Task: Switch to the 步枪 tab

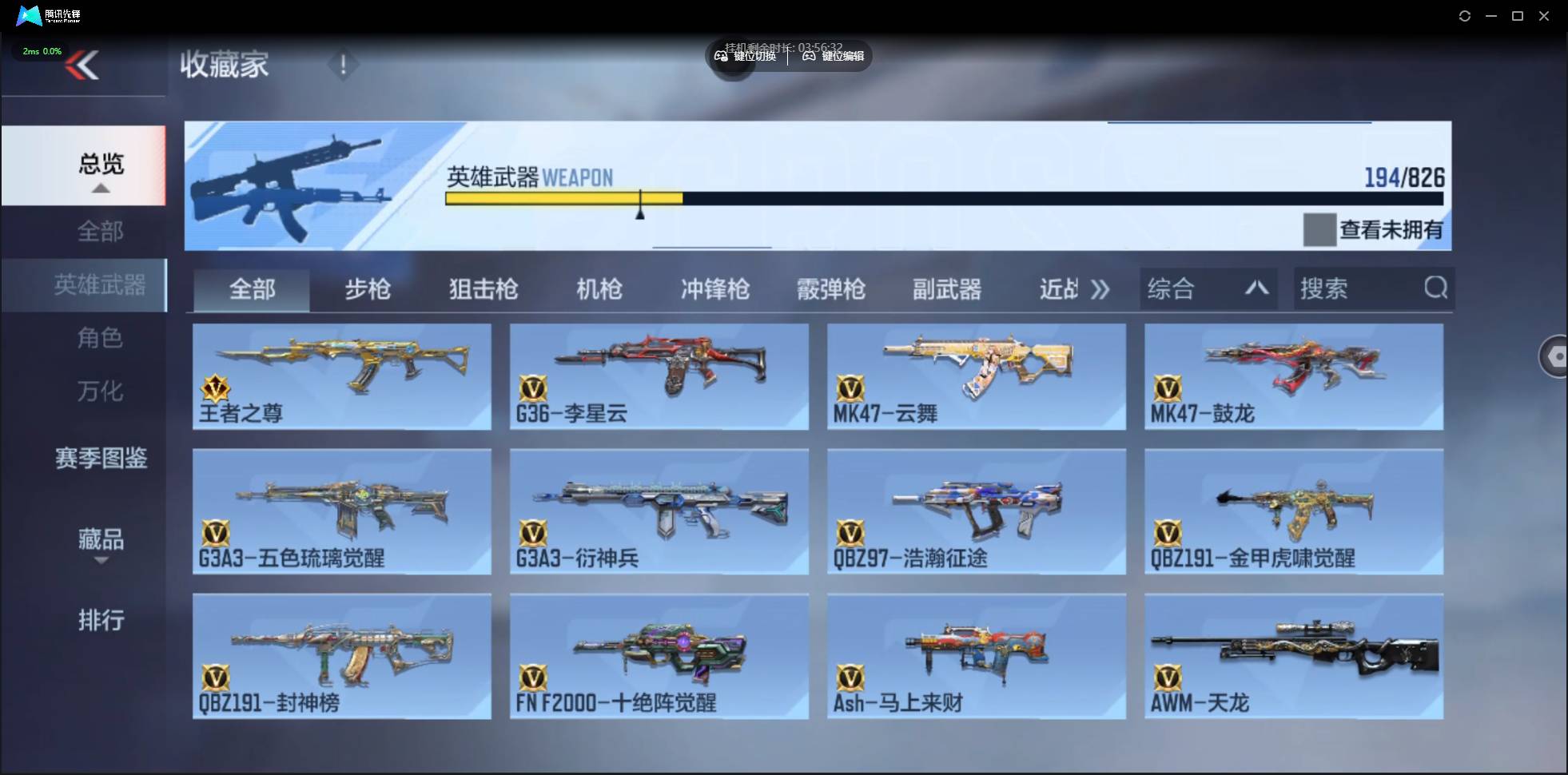Action: [368, 290]
